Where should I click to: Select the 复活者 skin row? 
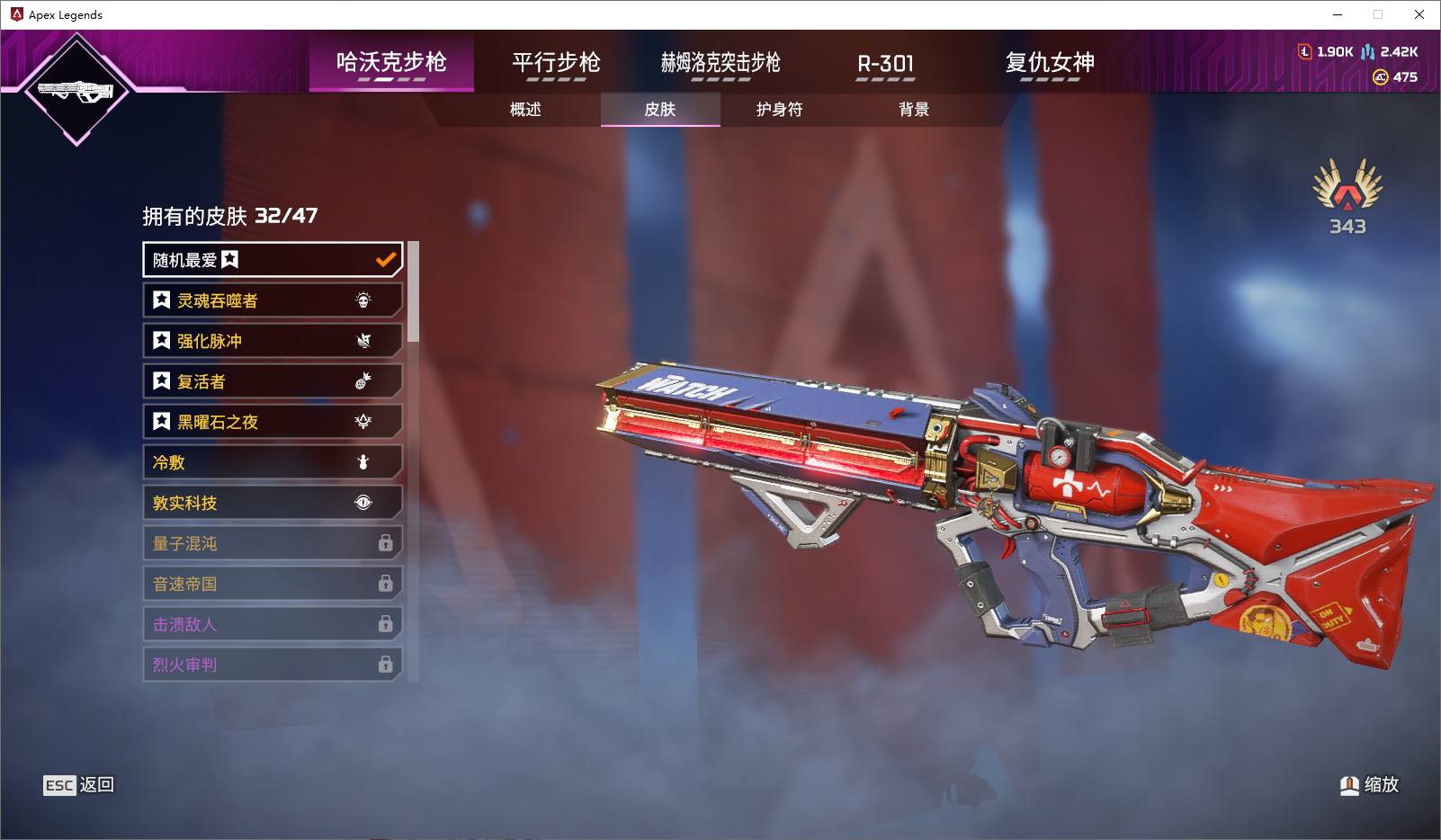coord(272,381)
